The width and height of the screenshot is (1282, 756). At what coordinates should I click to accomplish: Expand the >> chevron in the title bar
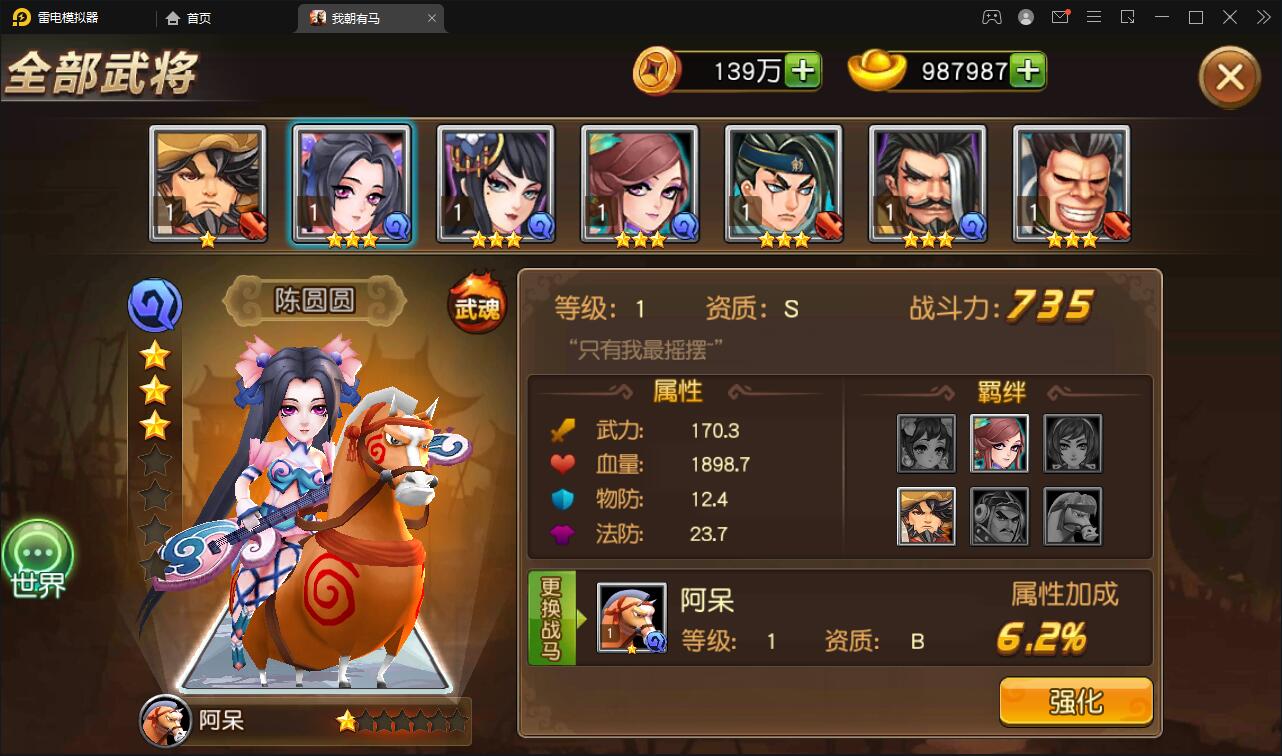pyautogui.click(x=1263, y=17)
